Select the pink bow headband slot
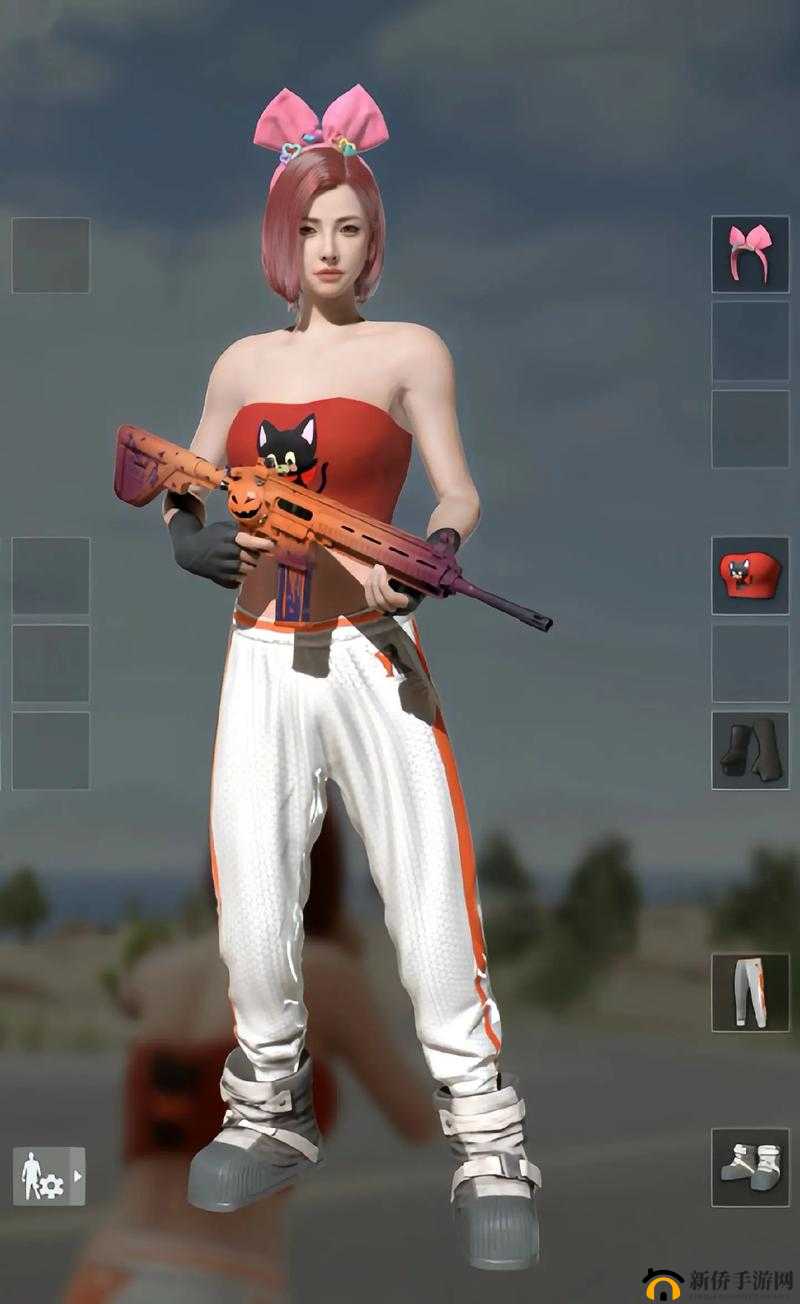 tap(750, 254)
